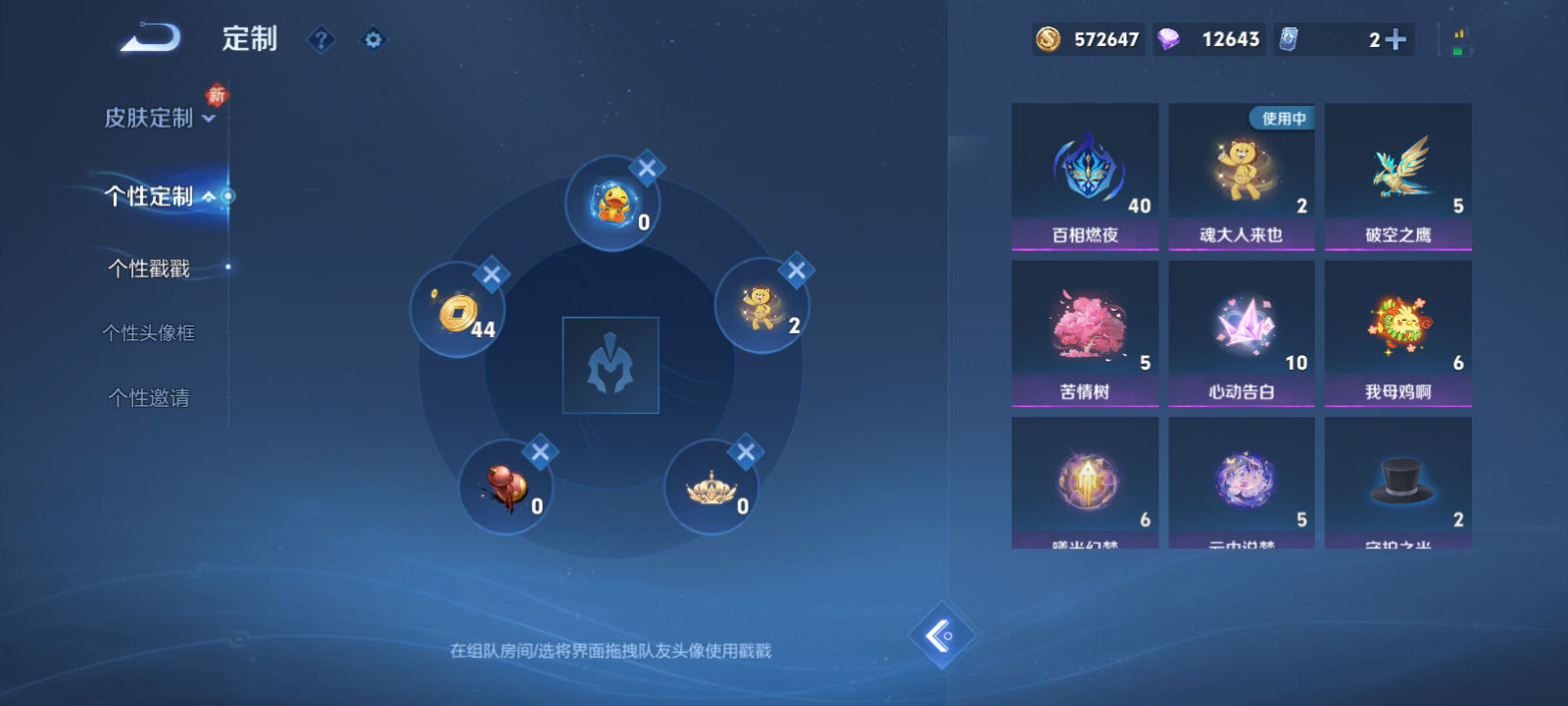Remove the gold coin sticker from the wheel

(491, 276)
